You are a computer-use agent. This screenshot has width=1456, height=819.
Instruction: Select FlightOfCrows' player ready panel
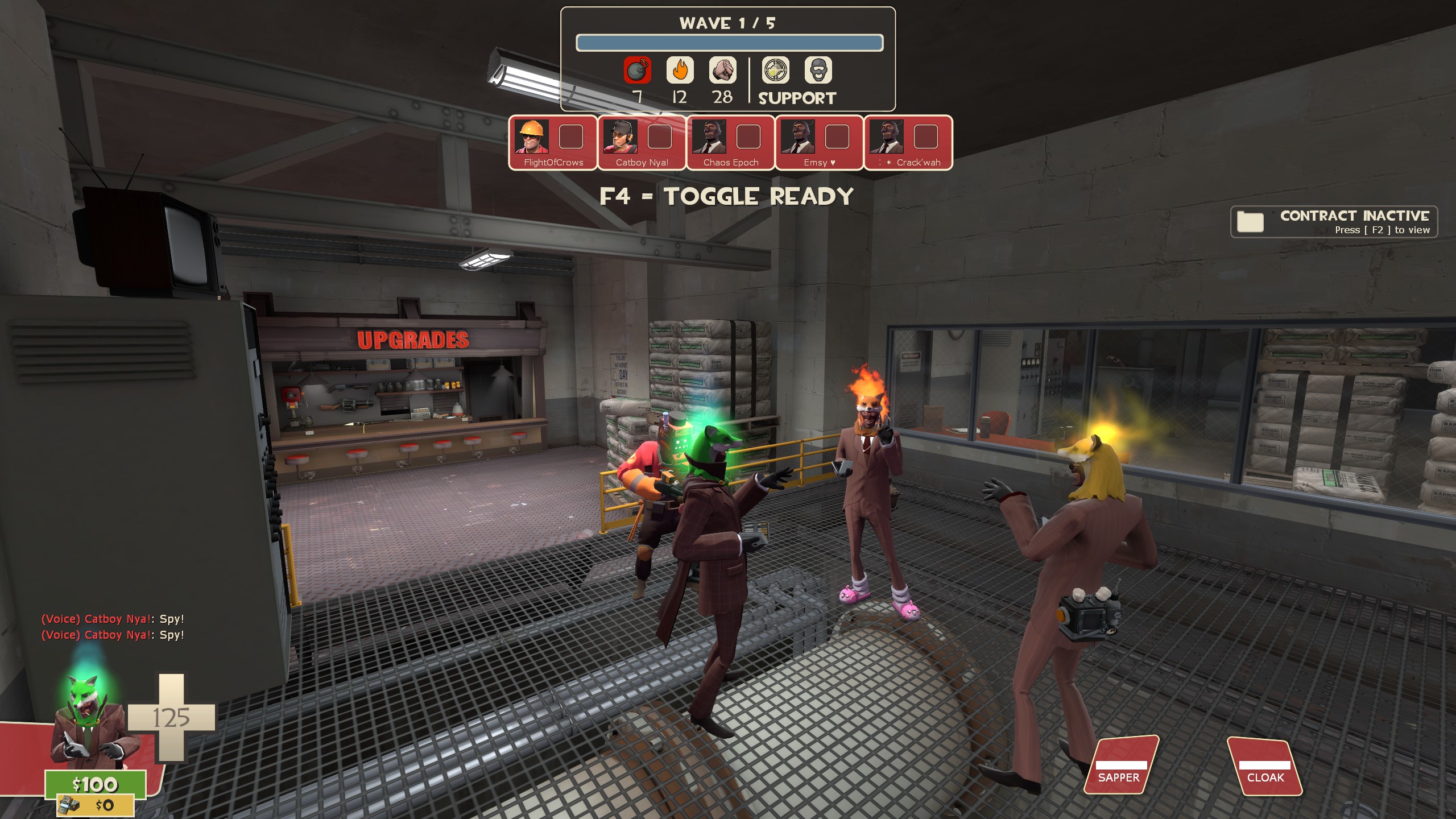pyautogui.click(x=553, y=142)
